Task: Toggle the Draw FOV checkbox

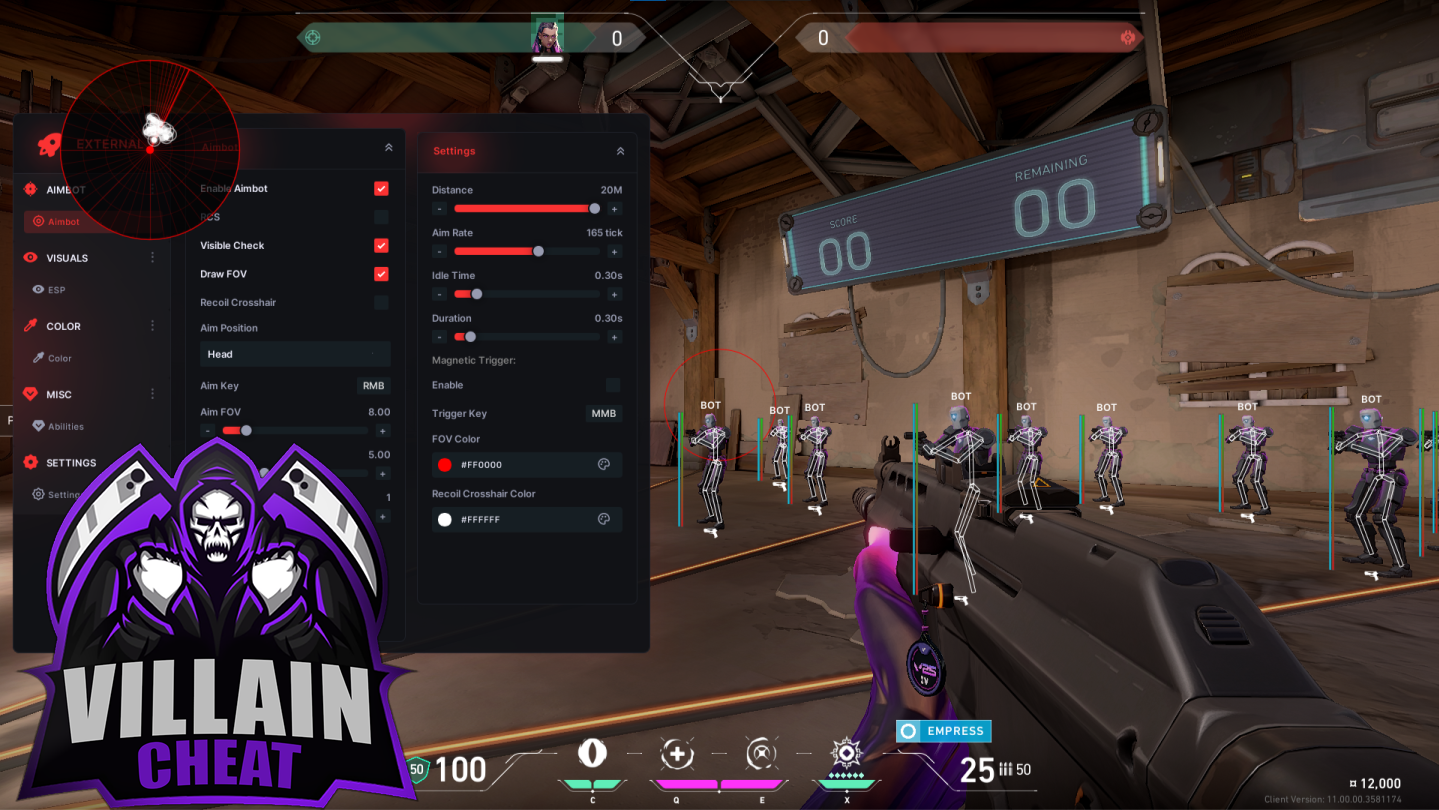Action: tap(381, 274)
